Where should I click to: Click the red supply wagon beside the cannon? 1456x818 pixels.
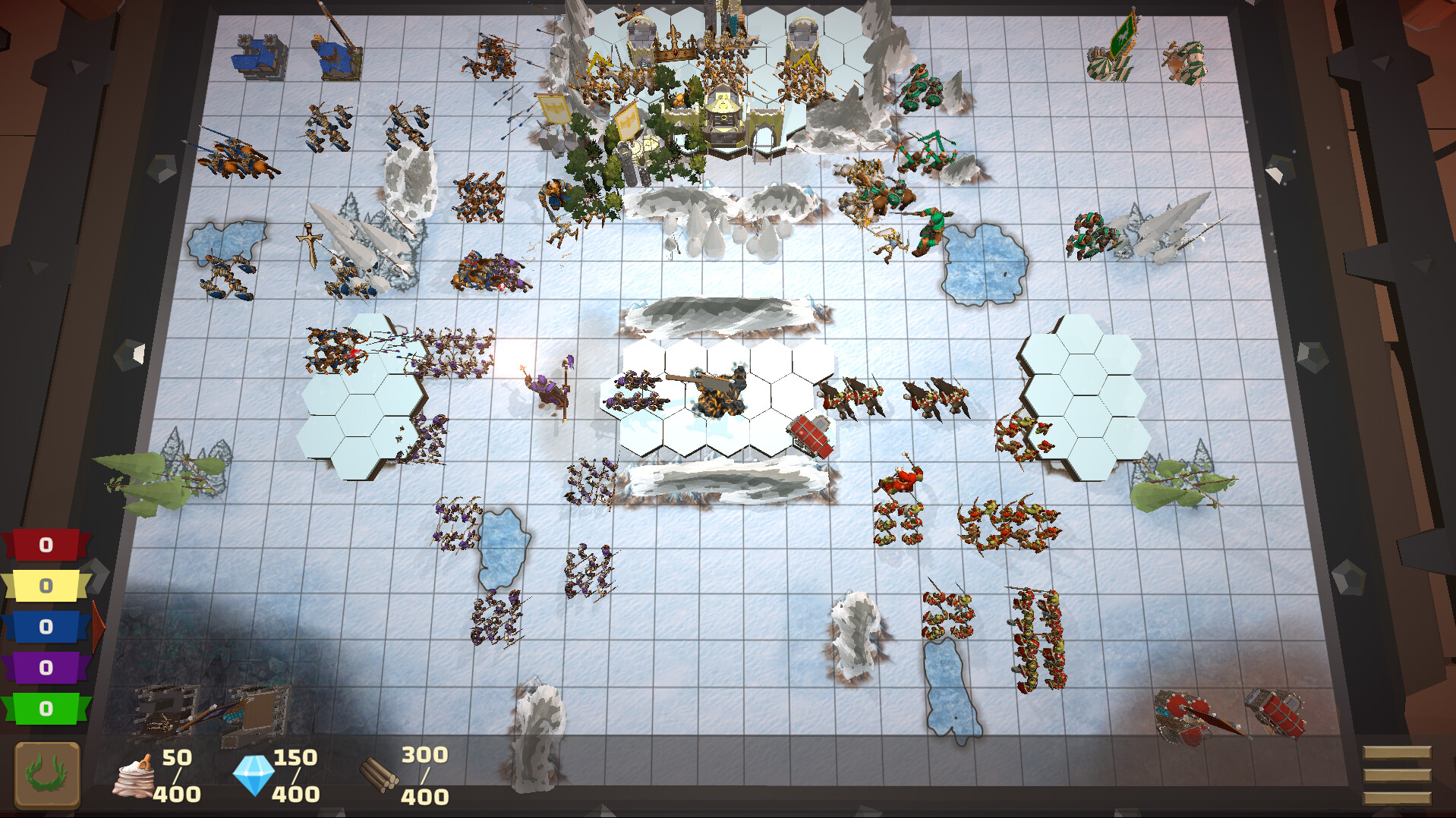pyautogui.click(x=810, y=433)
